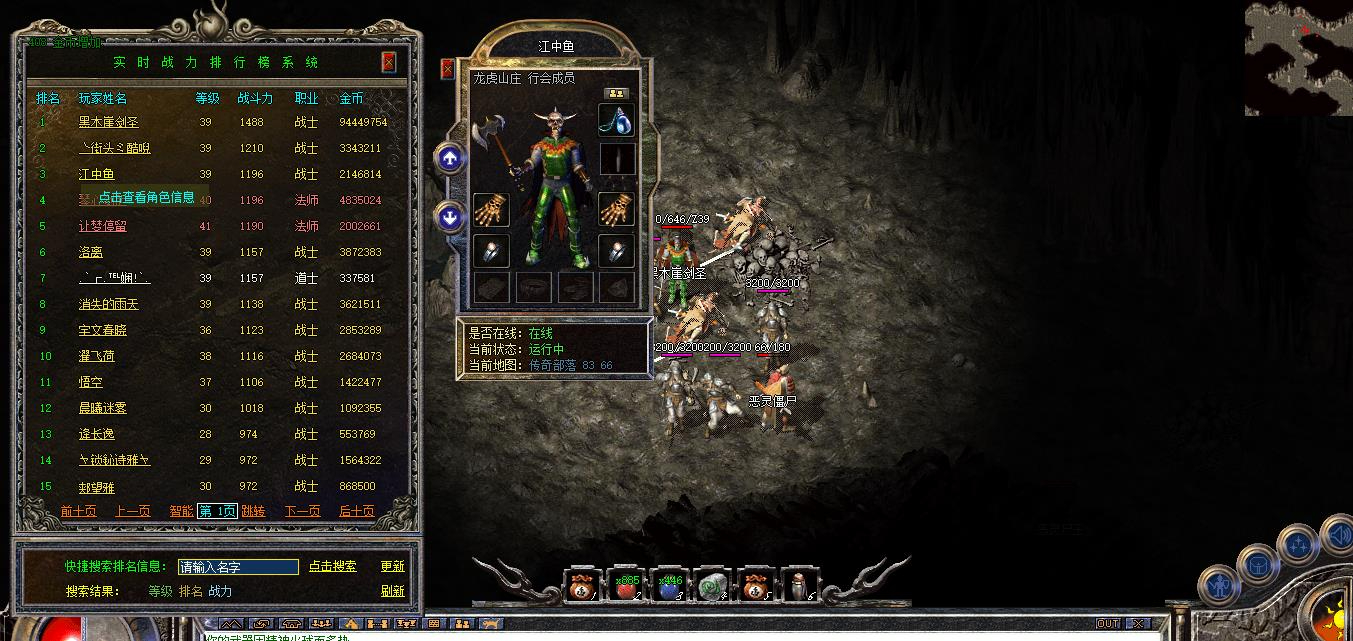Click the down arrow on character panel
The width and height of the screenshot is (1353, 641).
point(450,215)
